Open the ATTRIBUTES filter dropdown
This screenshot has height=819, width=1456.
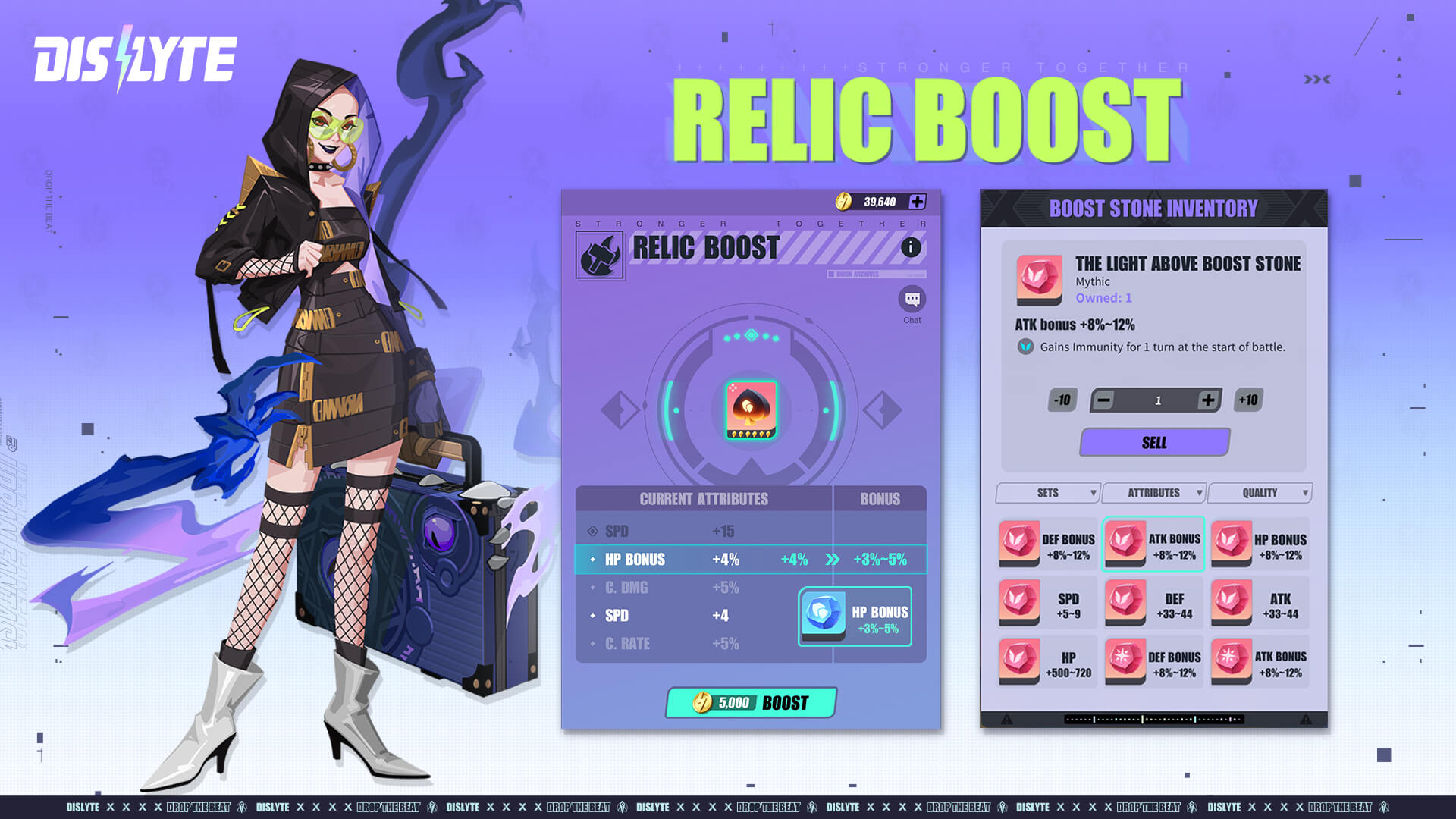pyautogui.click(x=1153, y=492)
